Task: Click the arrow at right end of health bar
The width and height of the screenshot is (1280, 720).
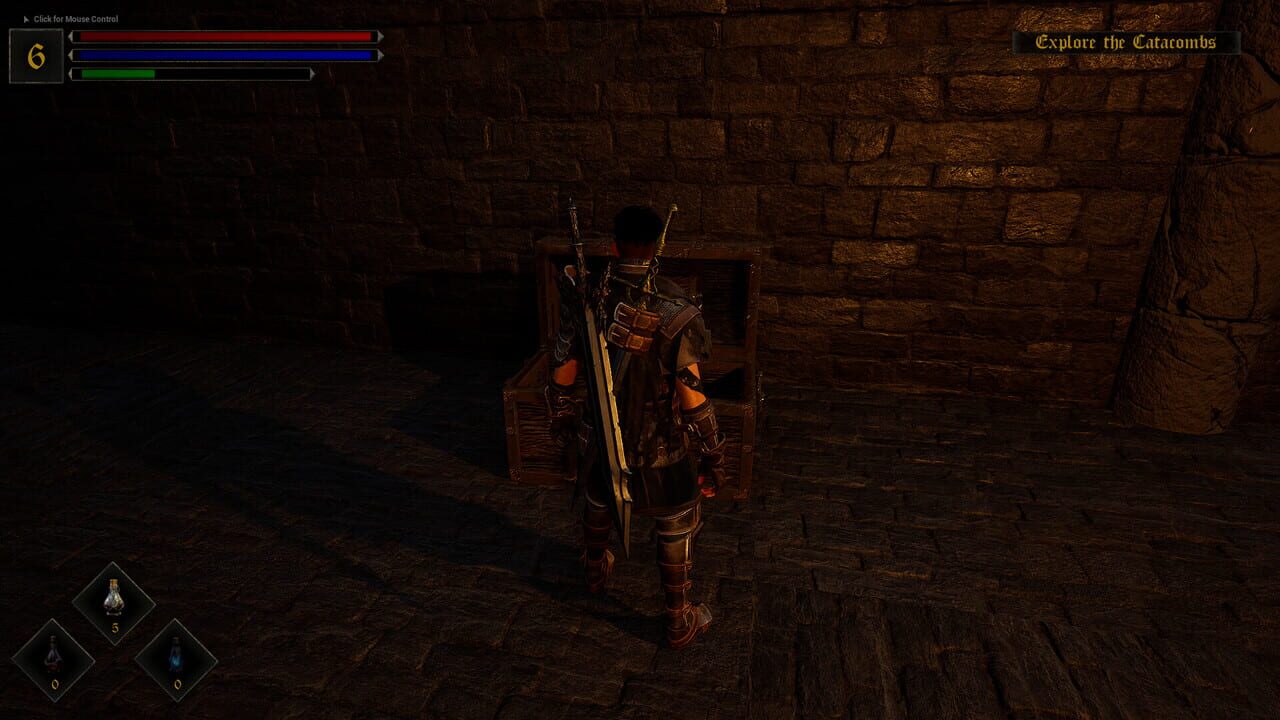Action: [x=378, y=38]
